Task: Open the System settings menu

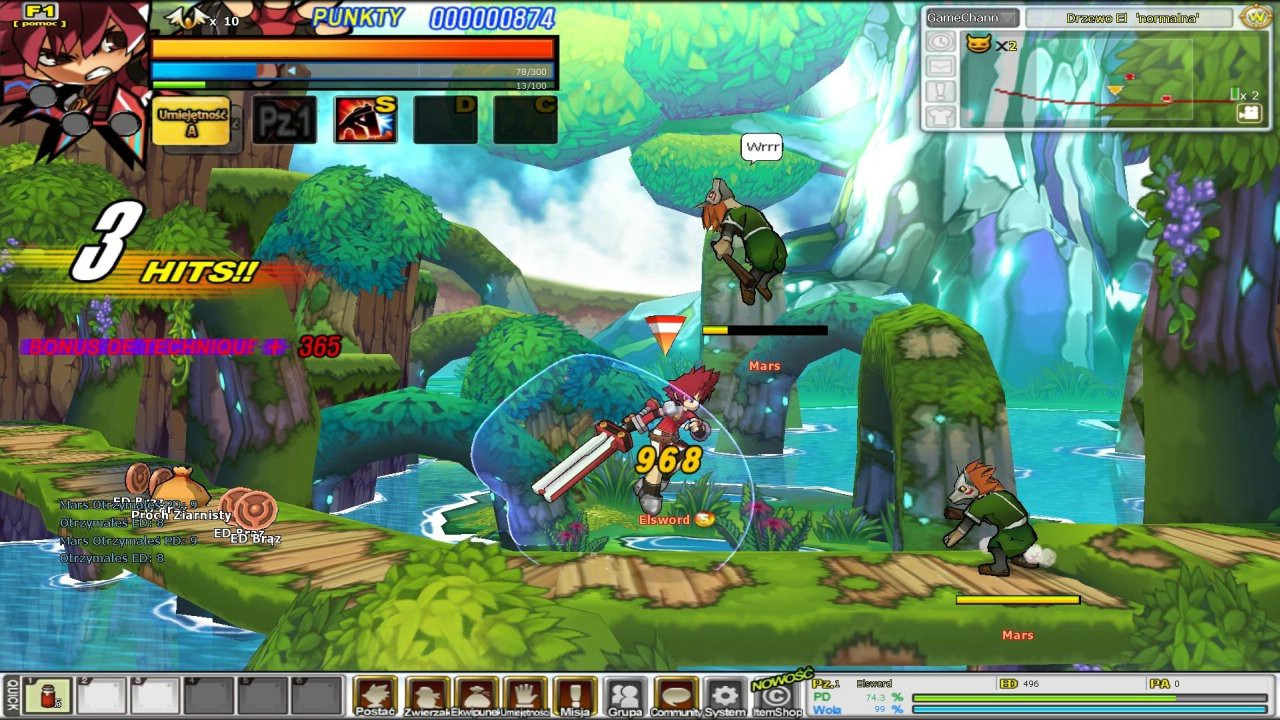Action: [x=725, y=695]
